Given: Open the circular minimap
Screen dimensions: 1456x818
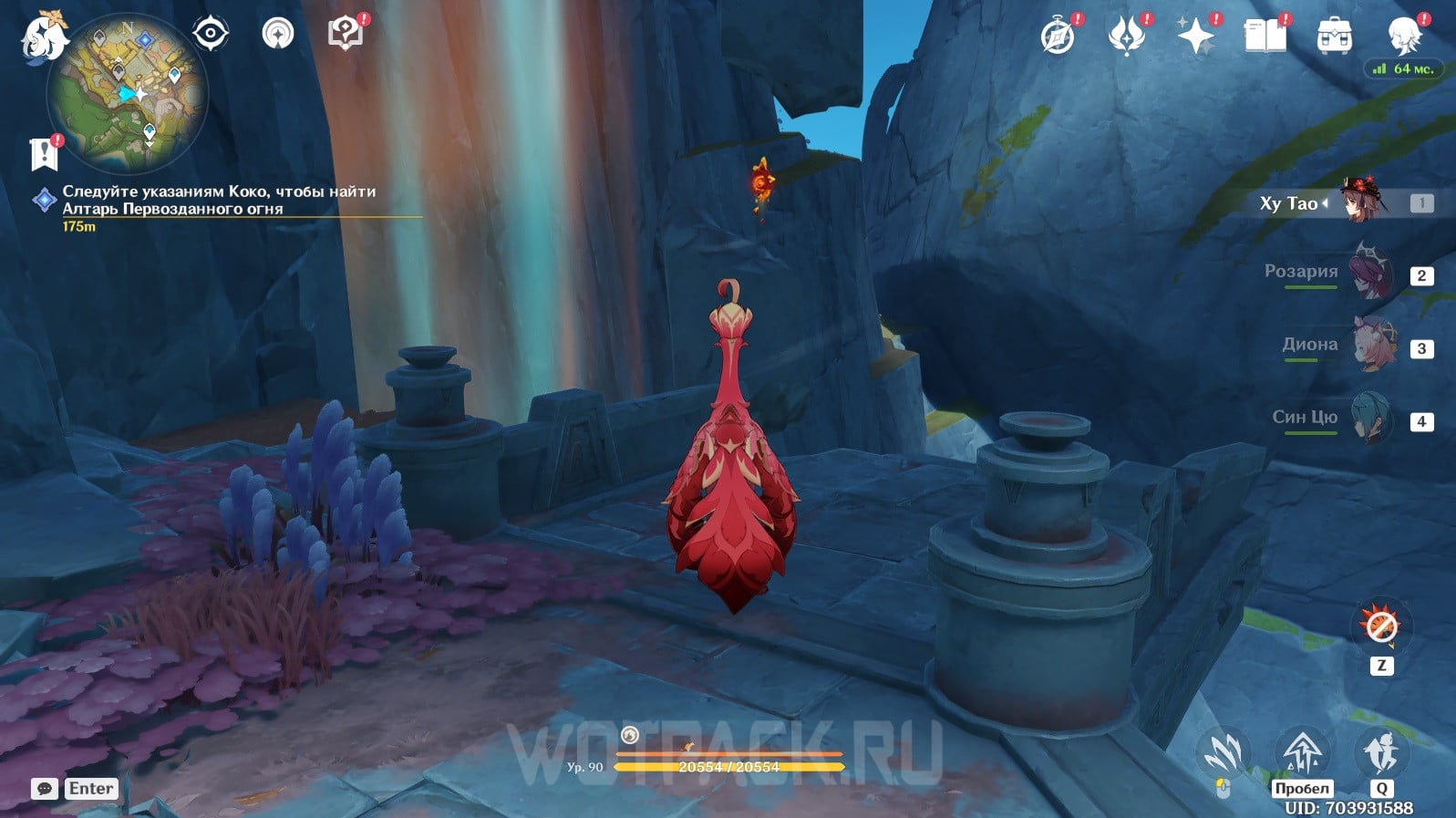Looking at the screenshot, I should tap(127, 94).
